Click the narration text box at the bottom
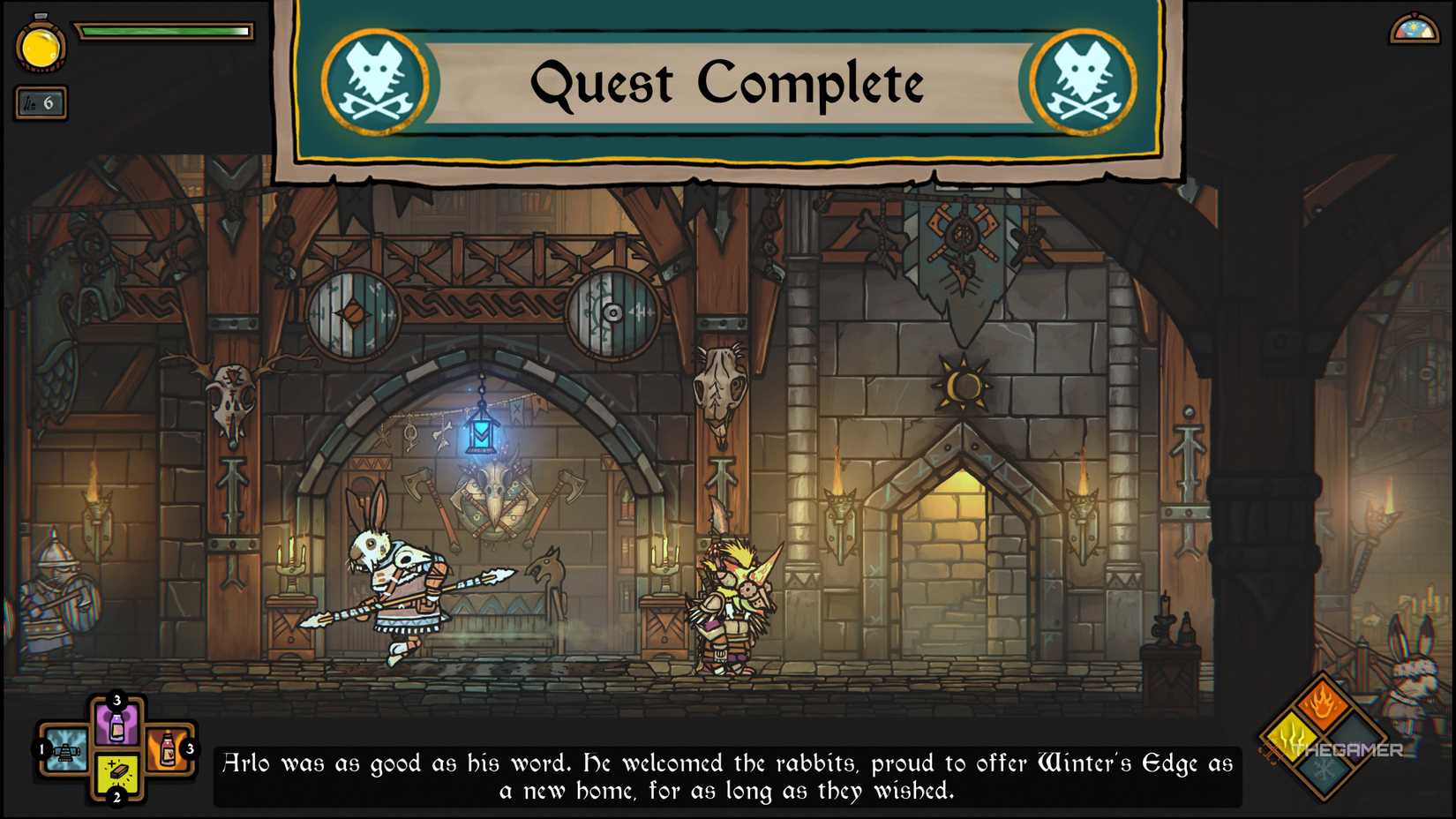The width and height of the screenshot is (1456, 819). (728, 777)
